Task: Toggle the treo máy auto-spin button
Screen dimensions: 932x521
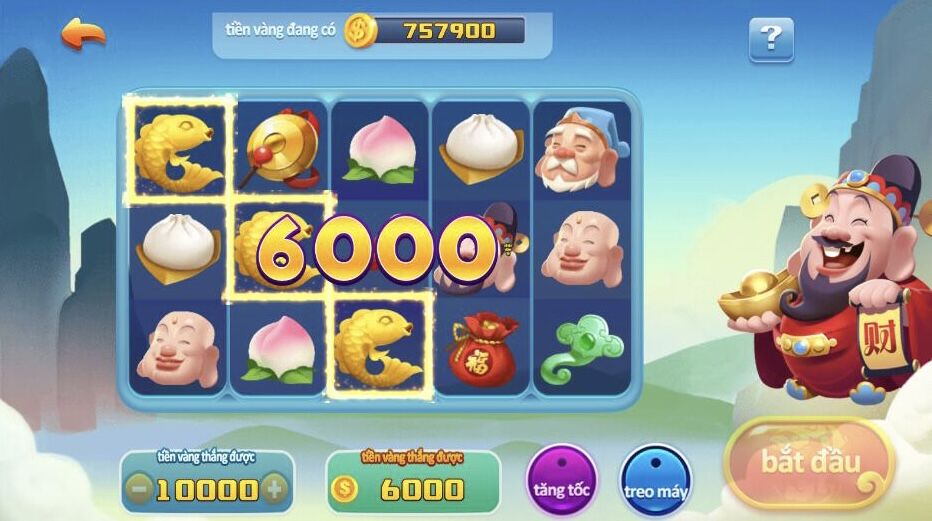Action: click(655, 481)
